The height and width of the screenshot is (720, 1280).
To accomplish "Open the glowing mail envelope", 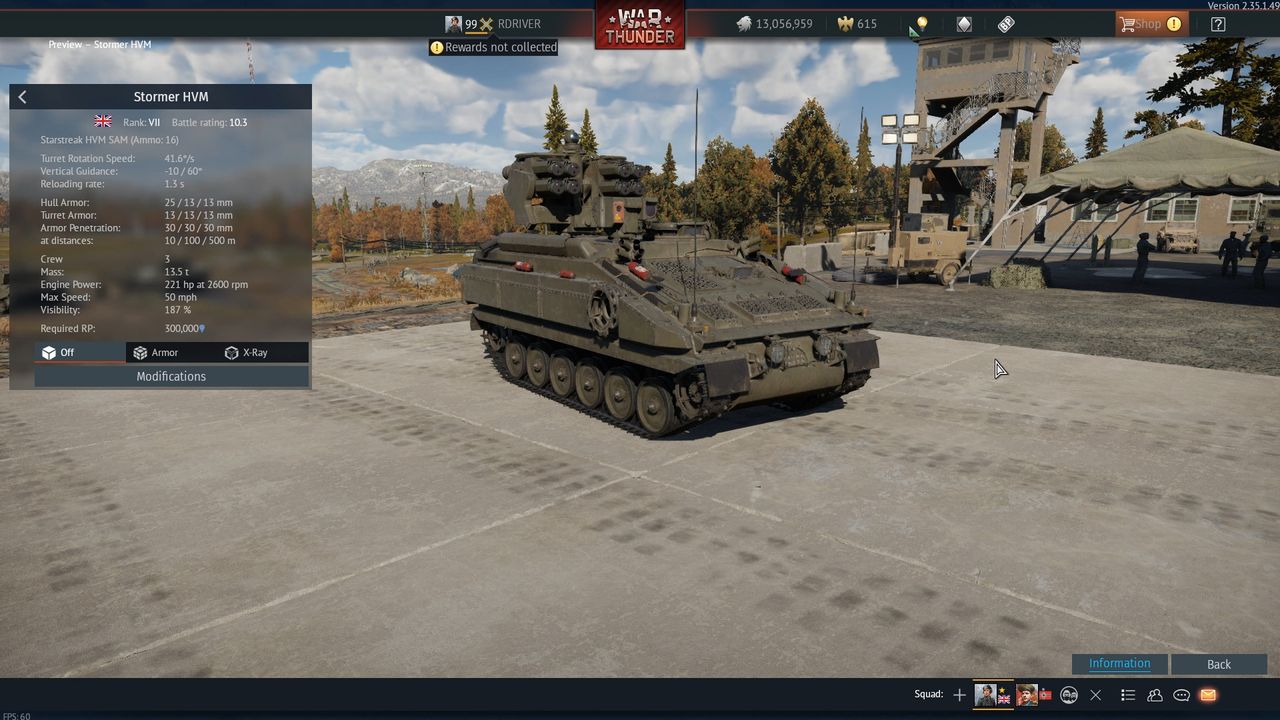I will click(x=1208, y=695).
